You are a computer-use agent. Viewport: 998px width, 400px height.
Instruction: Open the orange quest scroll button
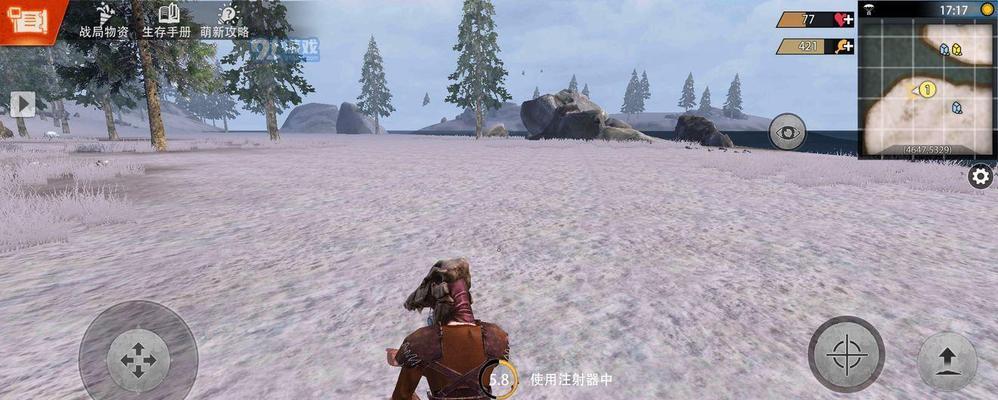(x=20, y=20)
